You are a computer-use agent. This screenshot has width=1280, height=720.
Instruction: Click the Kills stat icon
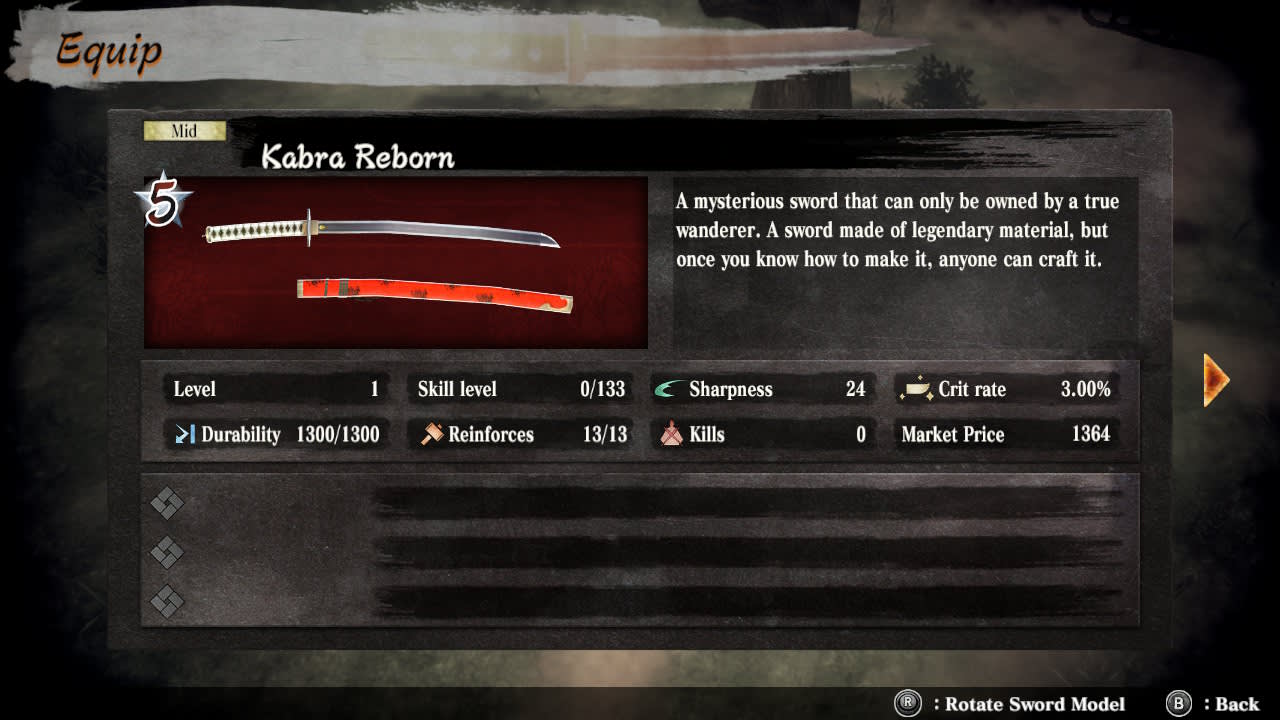click(670, 434)
